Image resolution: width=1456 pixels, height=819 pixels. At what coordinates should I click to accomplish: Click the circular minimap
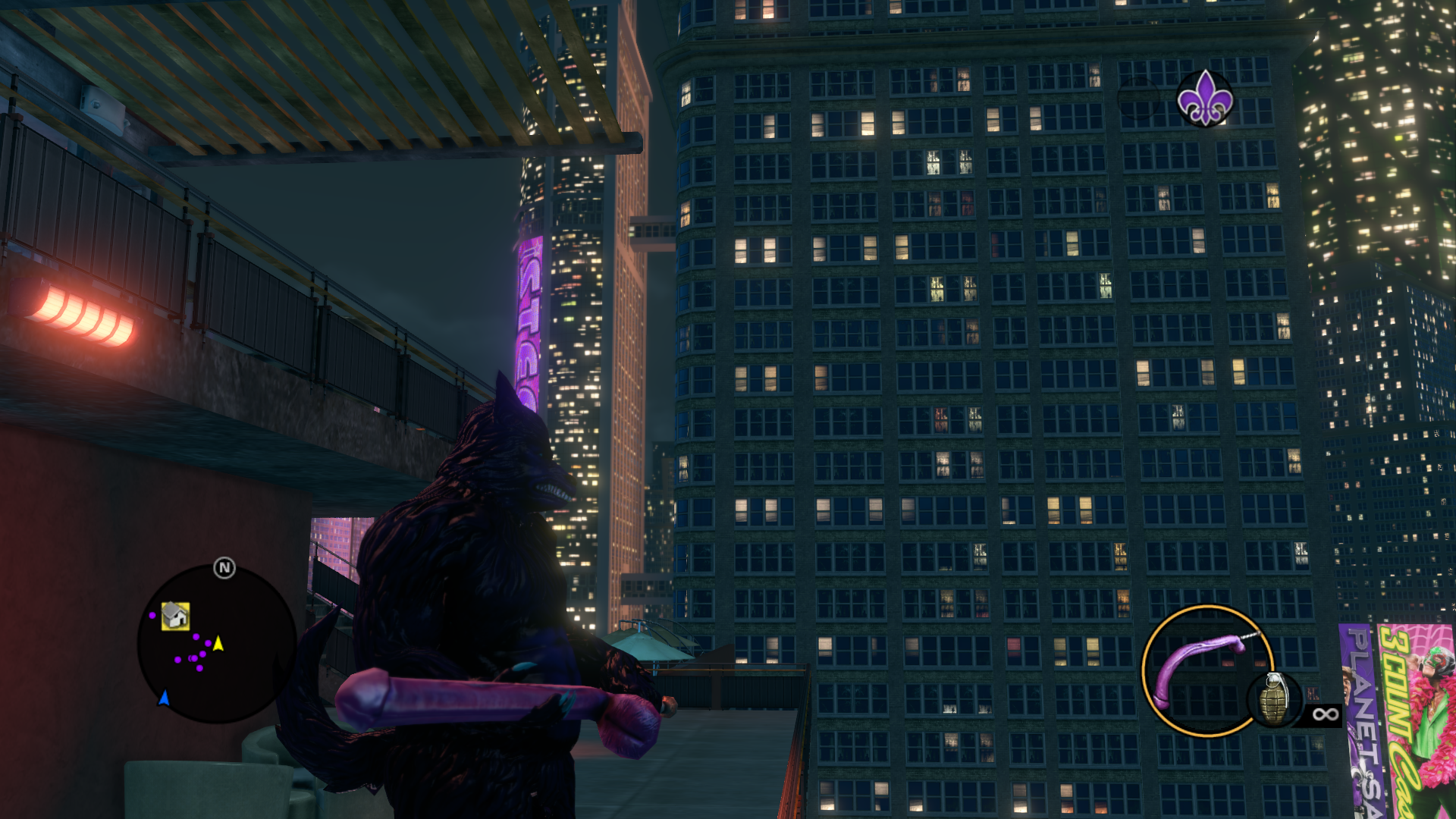[x=217, y=645]
